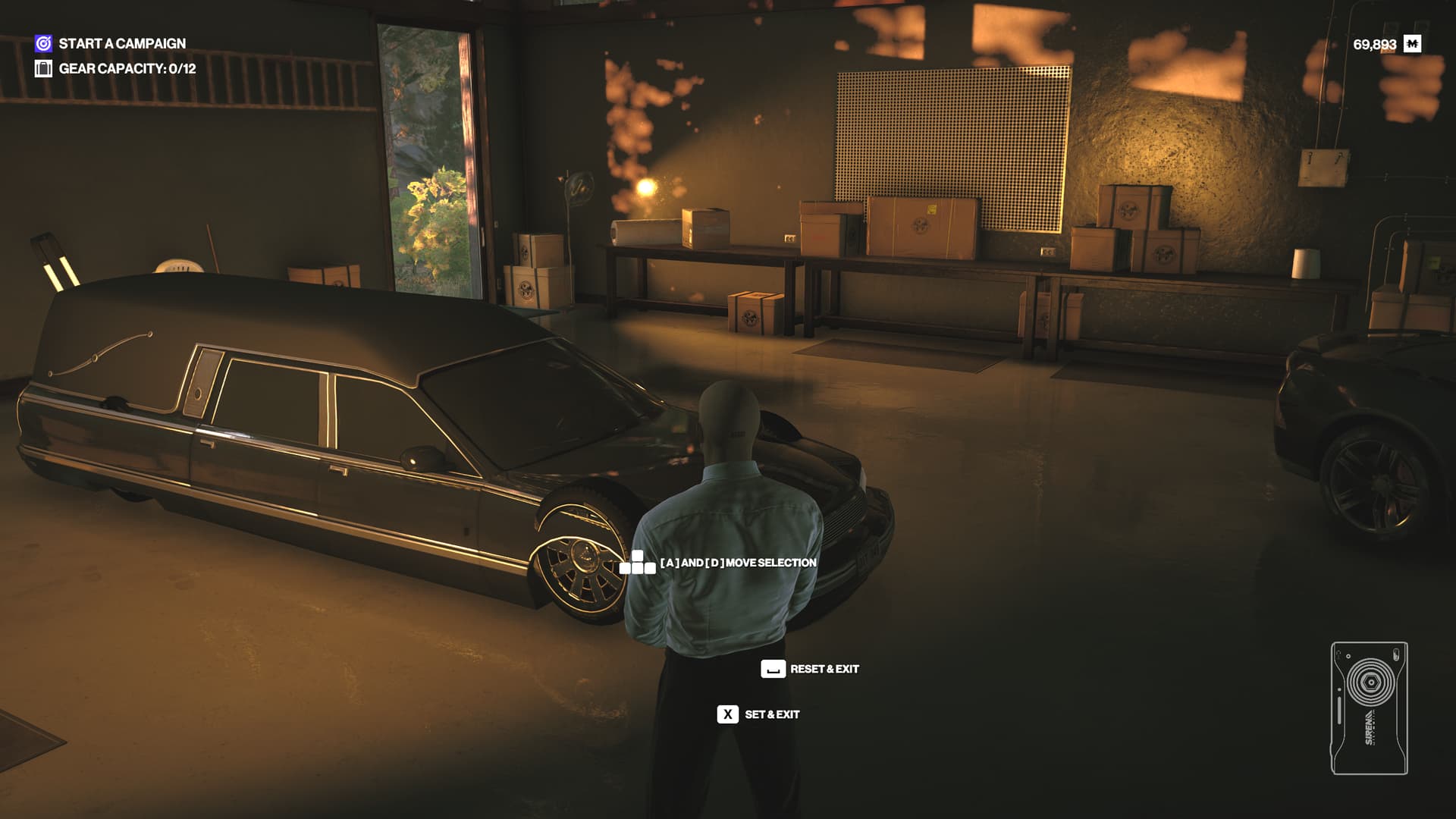
Task: Select the Start a Campaign objective tracker
Action: (x=111, y=43)
